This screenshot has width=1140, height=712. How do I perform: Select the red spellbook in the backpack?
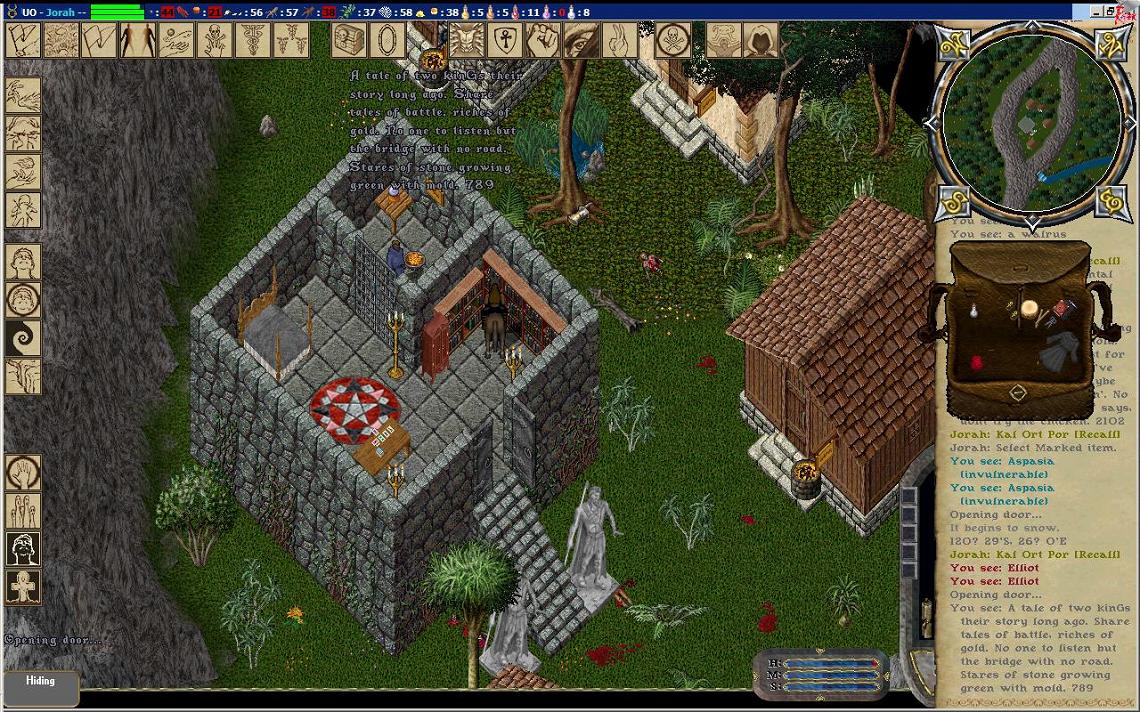coord(1062,309)
